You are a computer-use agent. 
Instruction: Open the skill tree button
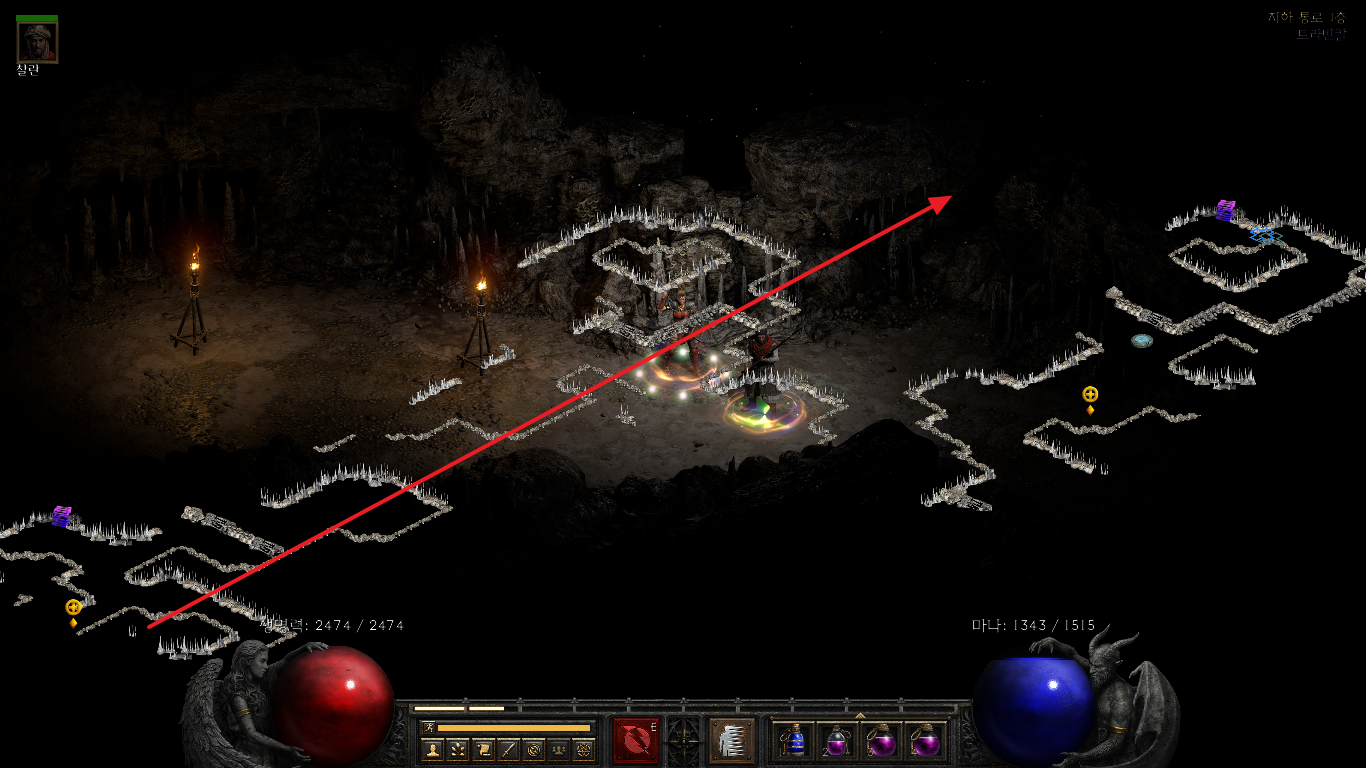[458, 749]
